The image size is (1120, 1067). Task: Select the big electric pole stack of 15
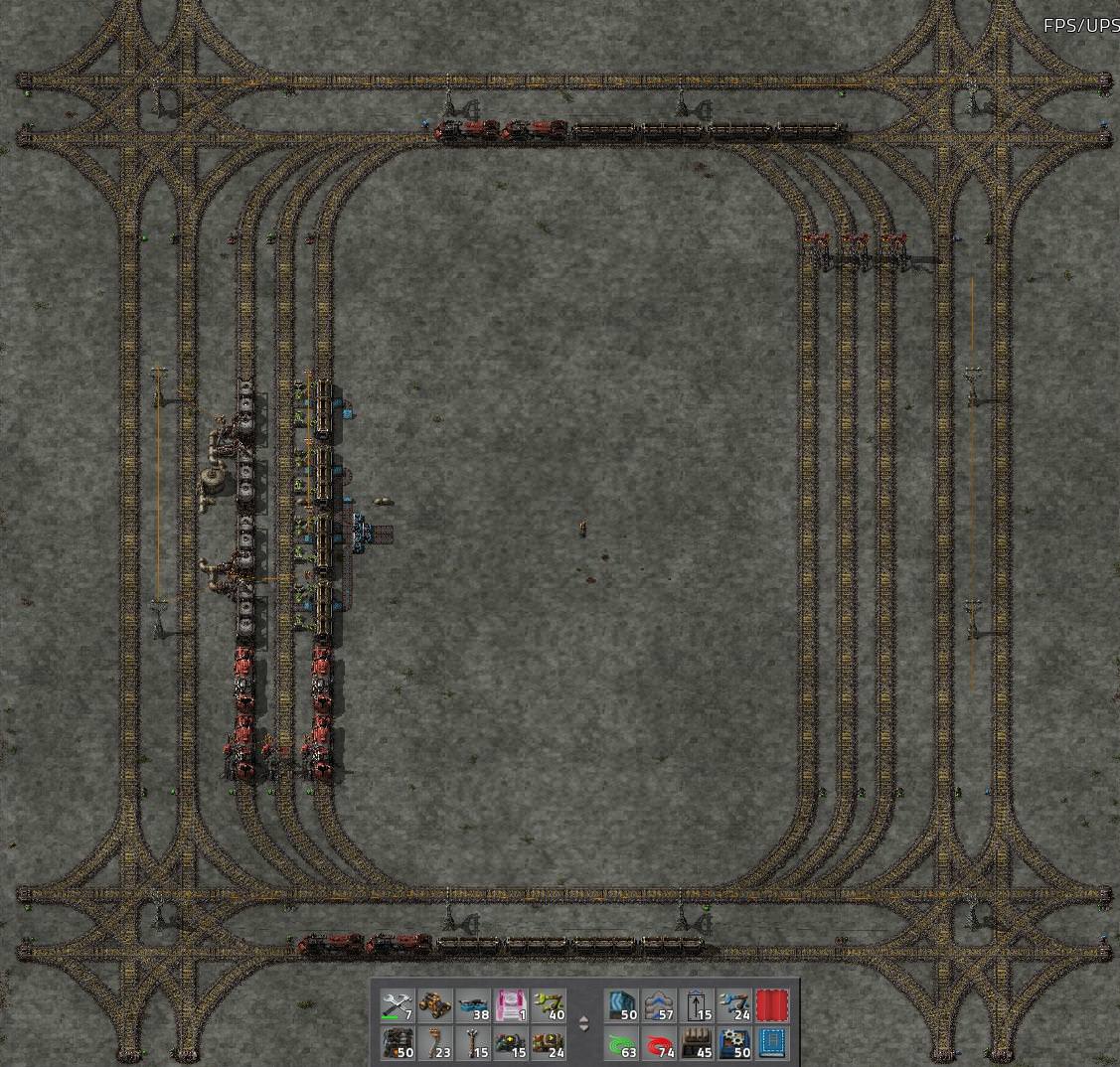(x=473, y=1044)
